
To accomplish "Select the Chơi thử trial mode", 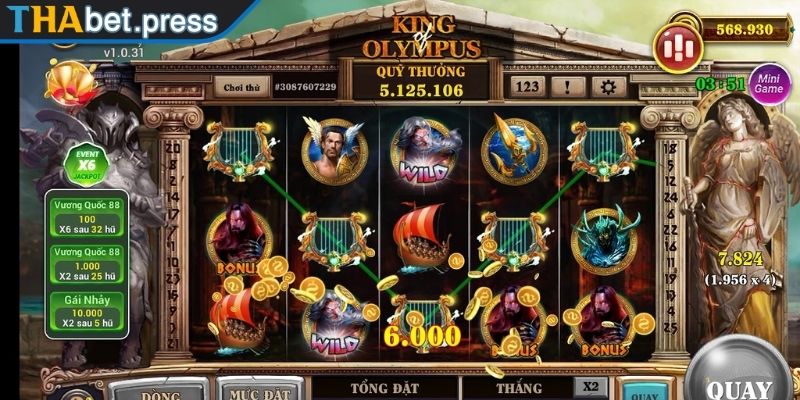I will coord(241,87).
